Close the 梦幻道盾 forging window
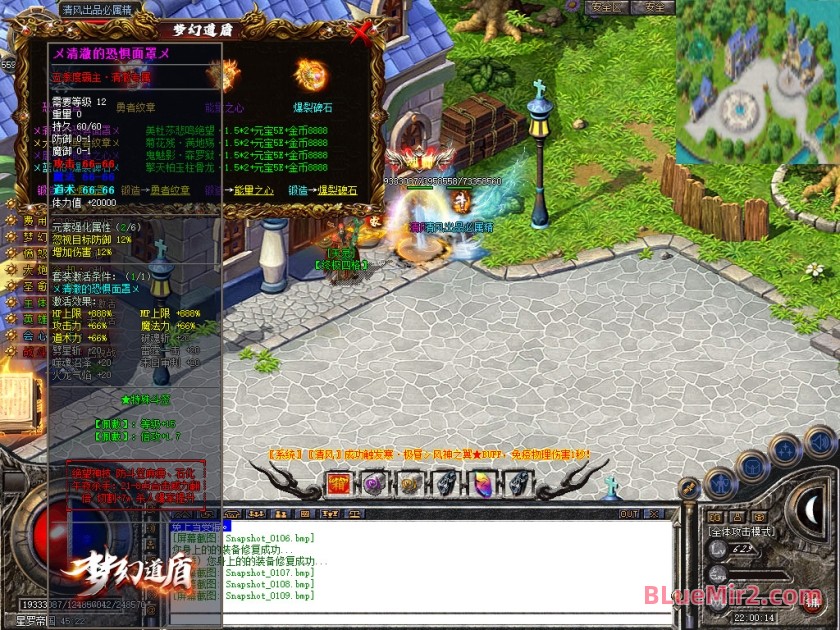 click(x=362, y=33)
